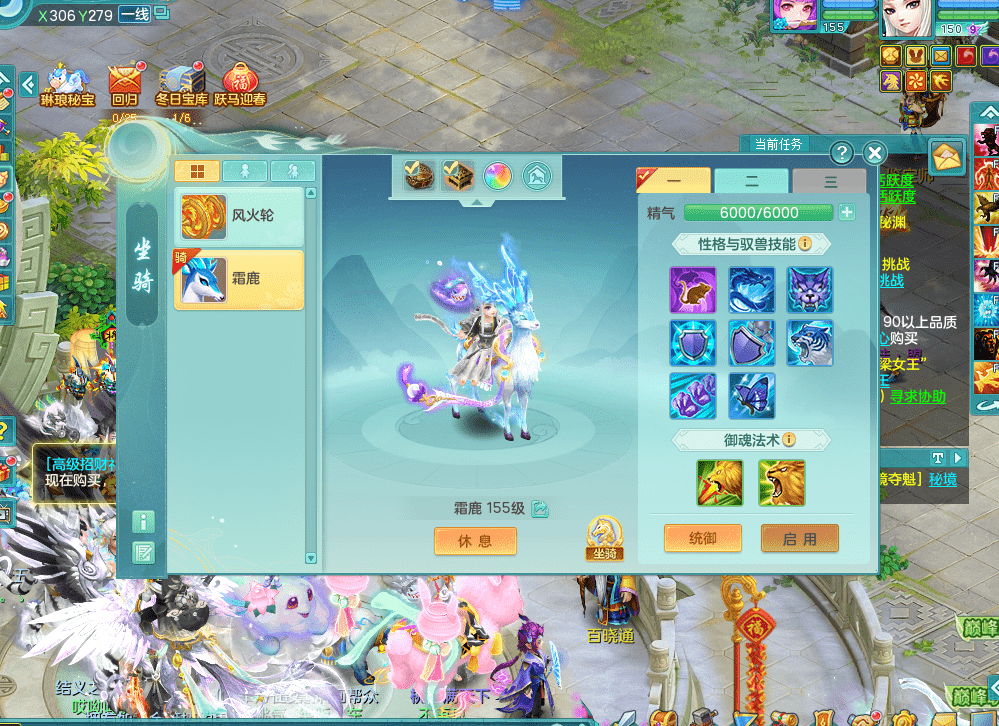Open the mail envelope button

point(946,156)
